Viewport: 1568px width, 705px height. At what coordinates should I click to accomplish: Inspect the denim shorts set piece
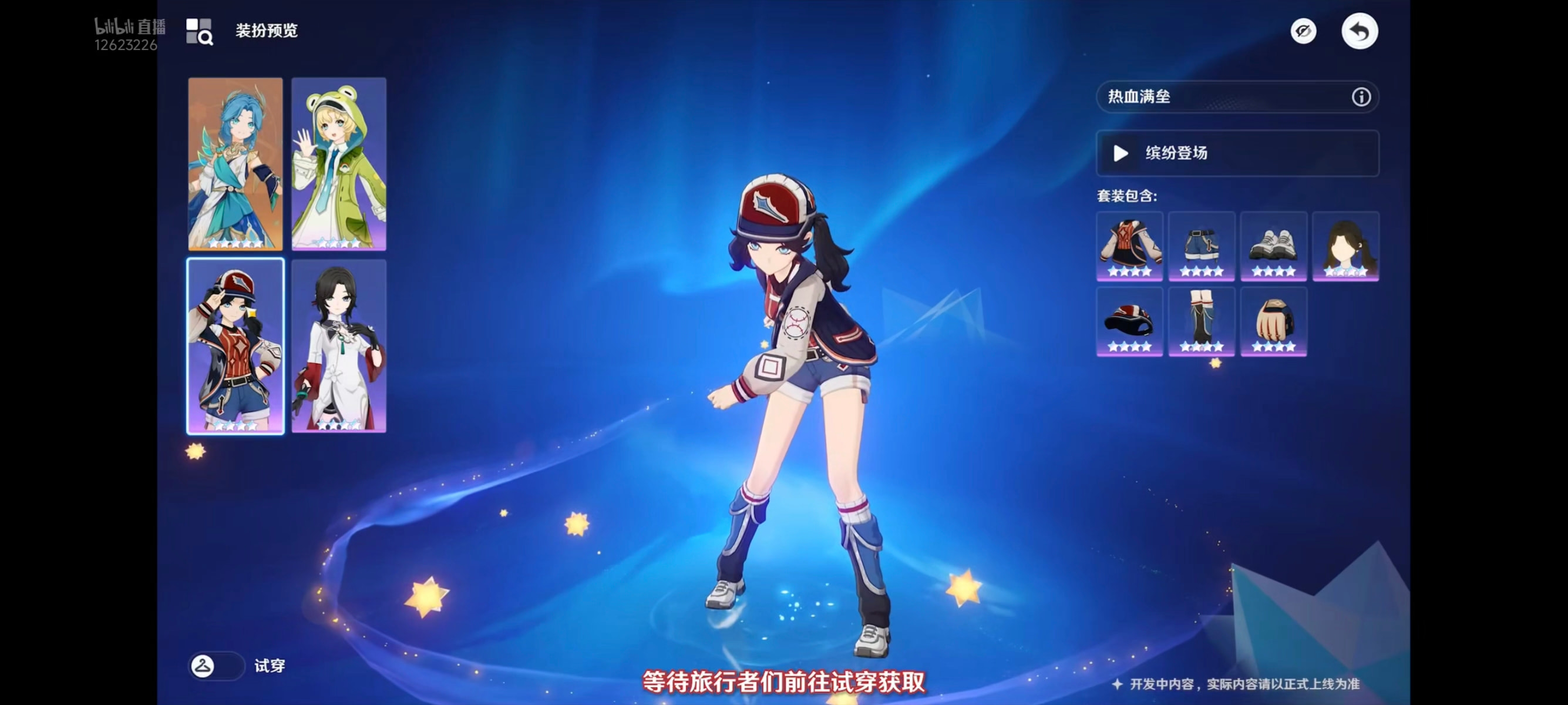coord(1201,246)
